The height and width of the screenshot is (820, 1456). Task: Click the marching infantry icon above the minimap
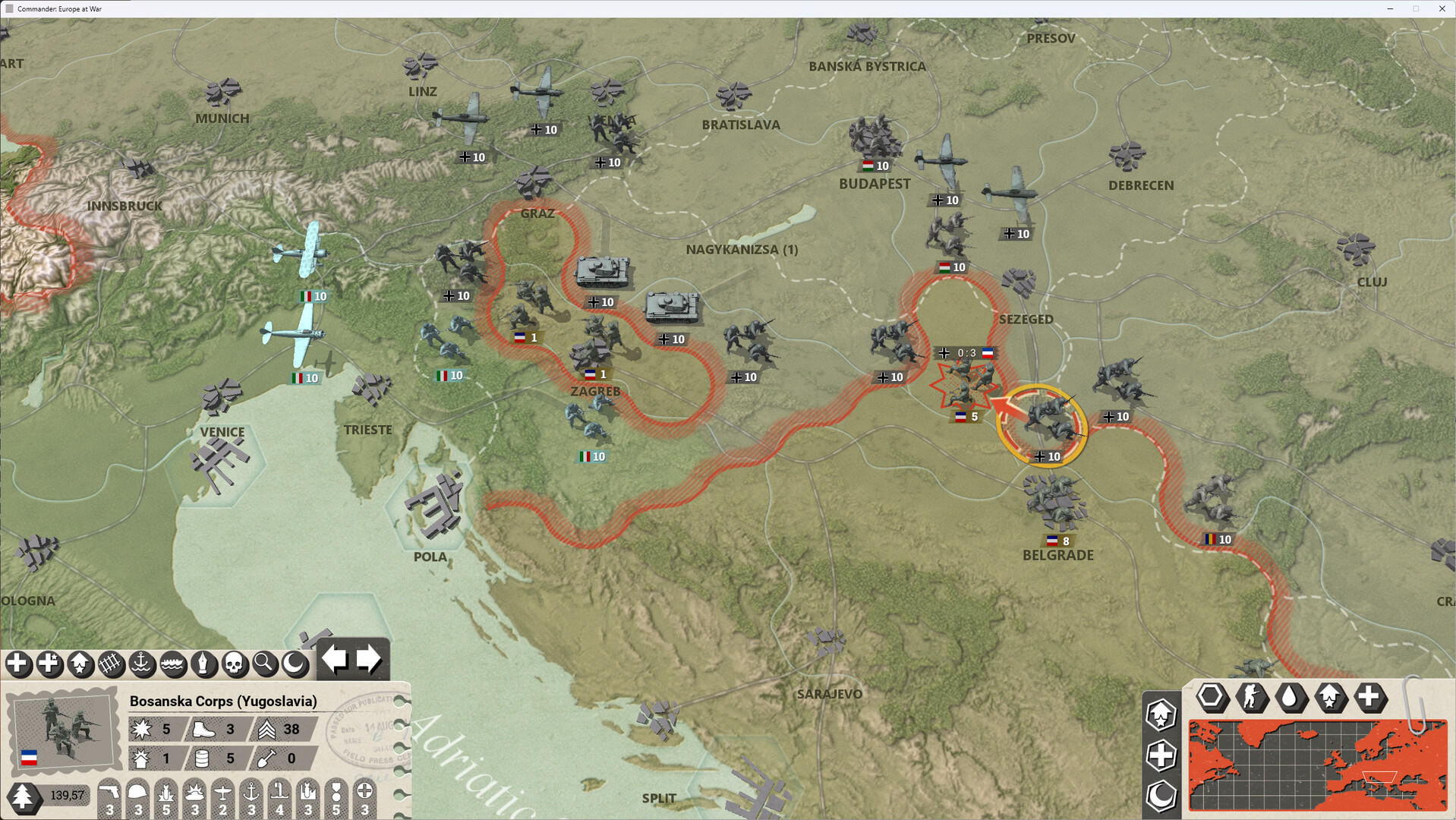[x=1252, y=699]
